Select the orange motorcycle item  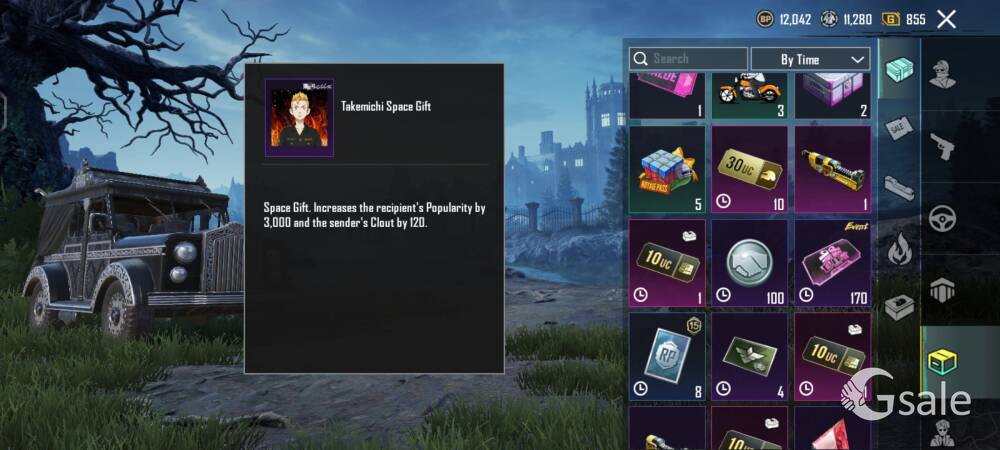750,93
